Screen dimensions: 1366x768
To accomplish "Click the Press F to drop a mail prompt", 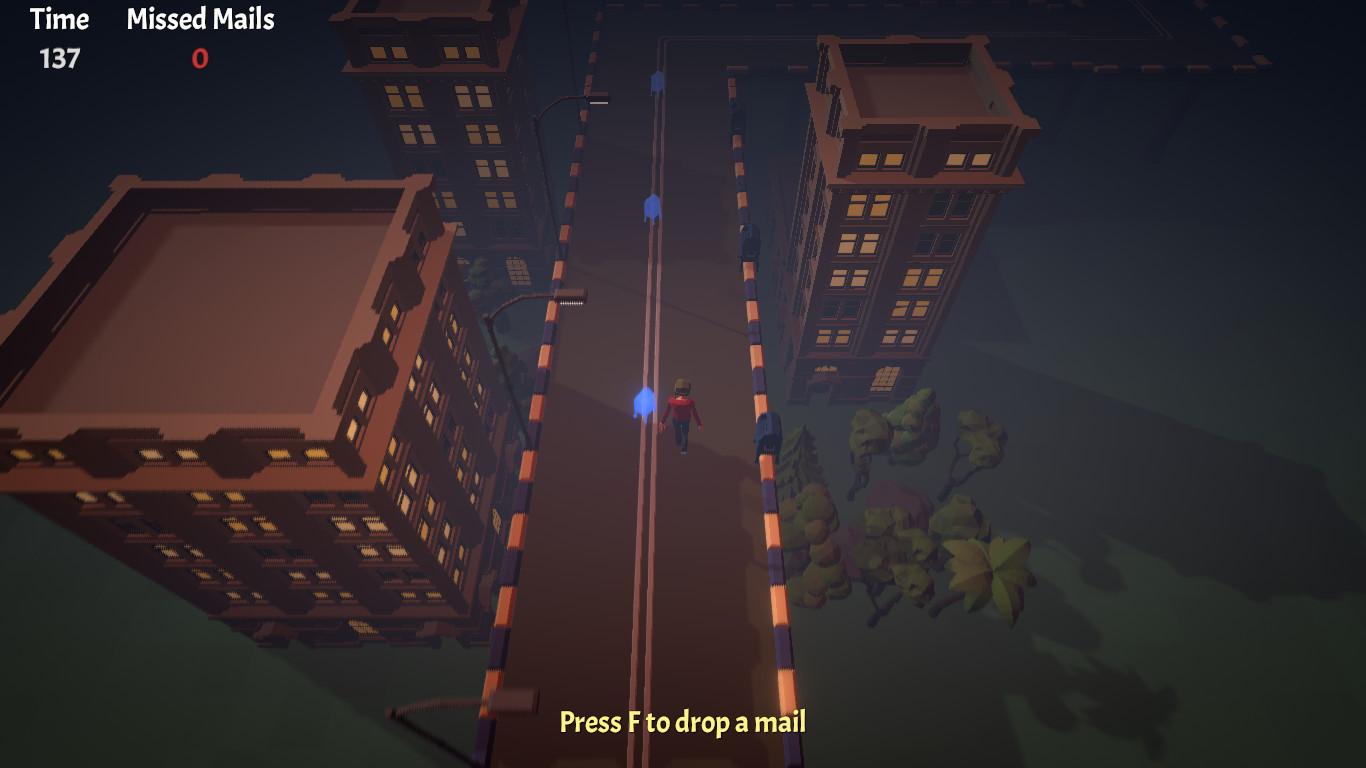I will [x=683, y=723].
